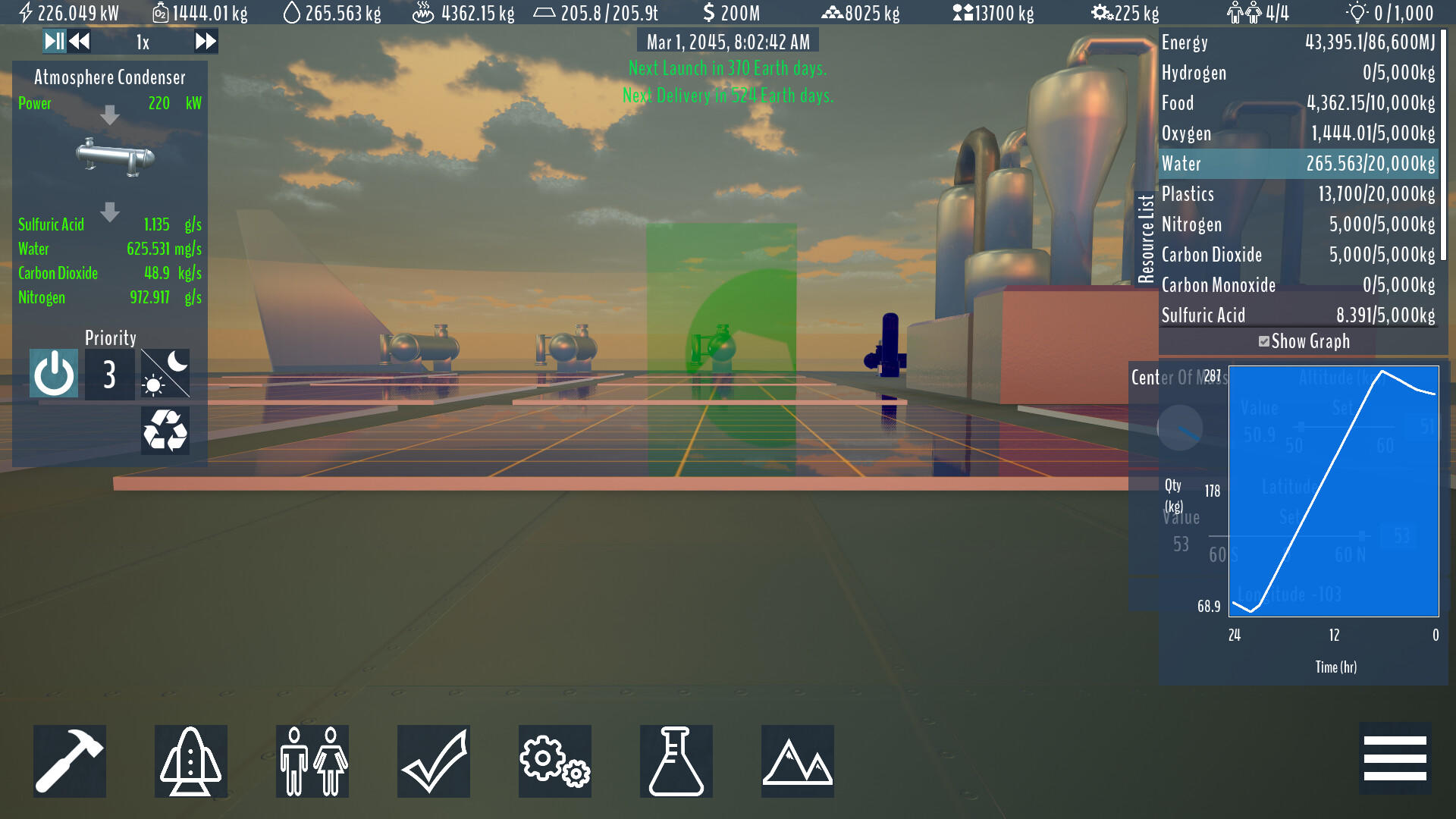The width and height of the screenshot is (1456, 819).
Task: Collapse the Resource List side tab
Action: point(1147,235)
